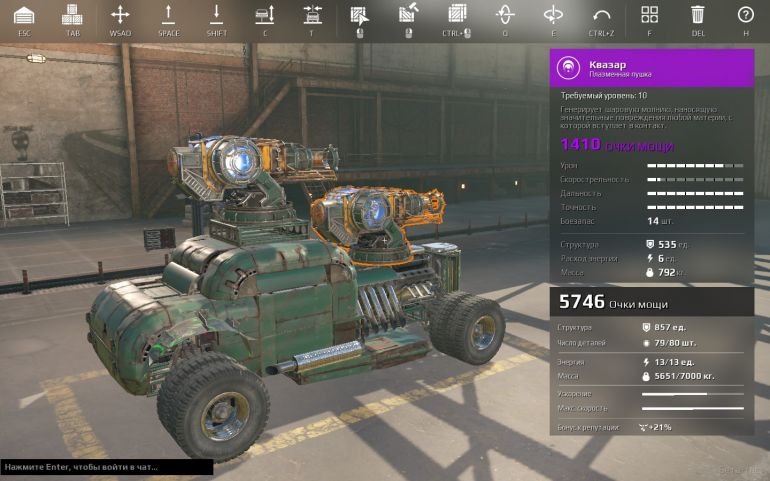770x481 pixels.
Task: Choose the part selection cursor tool
Action: pyautogui.click(x=359, y=15)
